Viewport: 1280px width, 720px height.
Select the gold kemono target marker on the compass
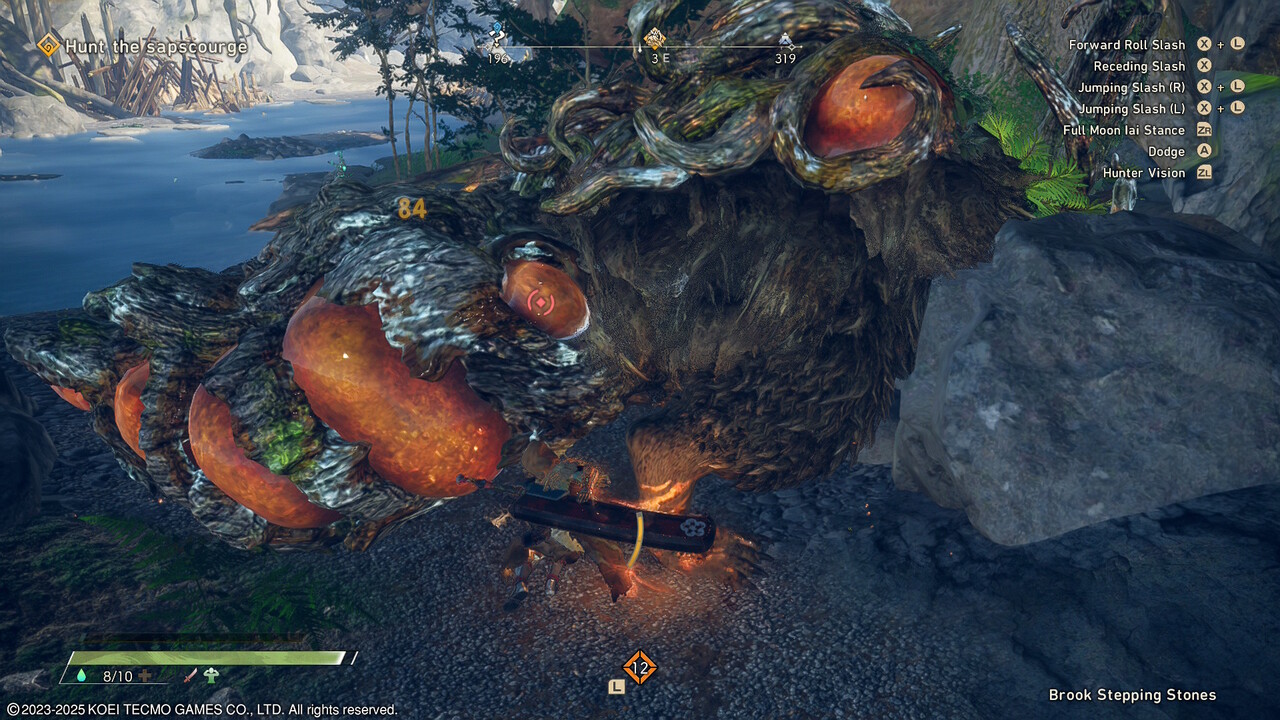click(654, 39)
